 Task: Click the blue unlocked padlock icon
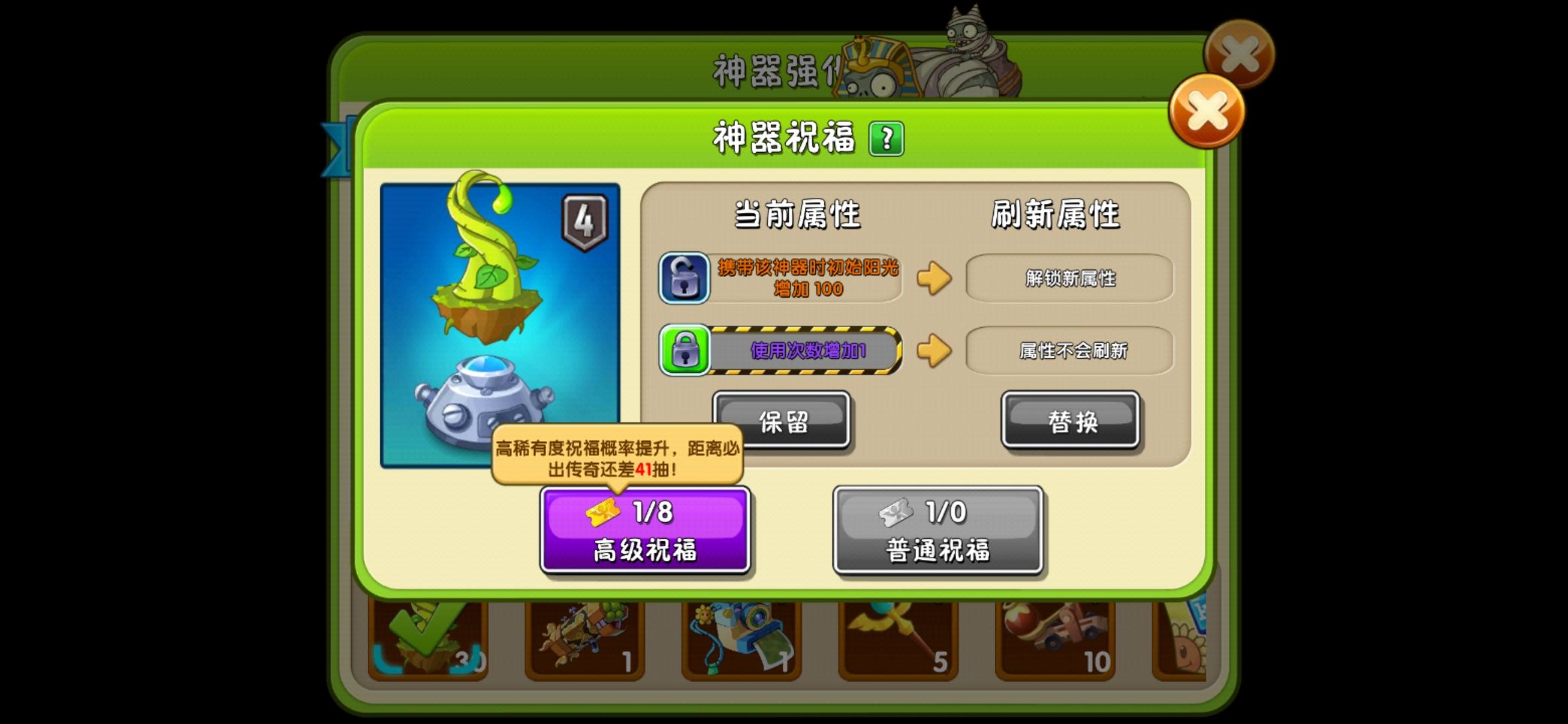[x=684, y=277]
